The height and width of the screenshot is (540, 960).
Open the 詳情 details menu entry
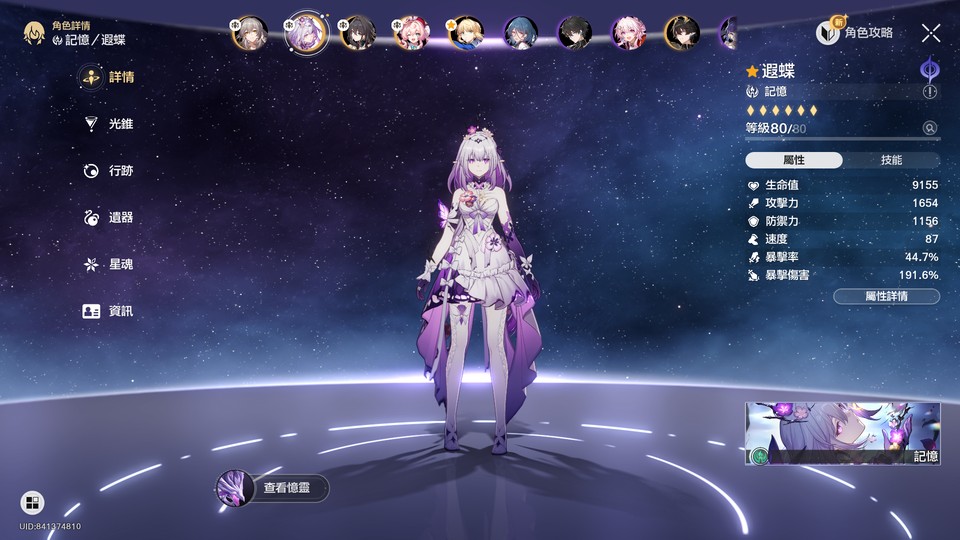pos(108,77)
